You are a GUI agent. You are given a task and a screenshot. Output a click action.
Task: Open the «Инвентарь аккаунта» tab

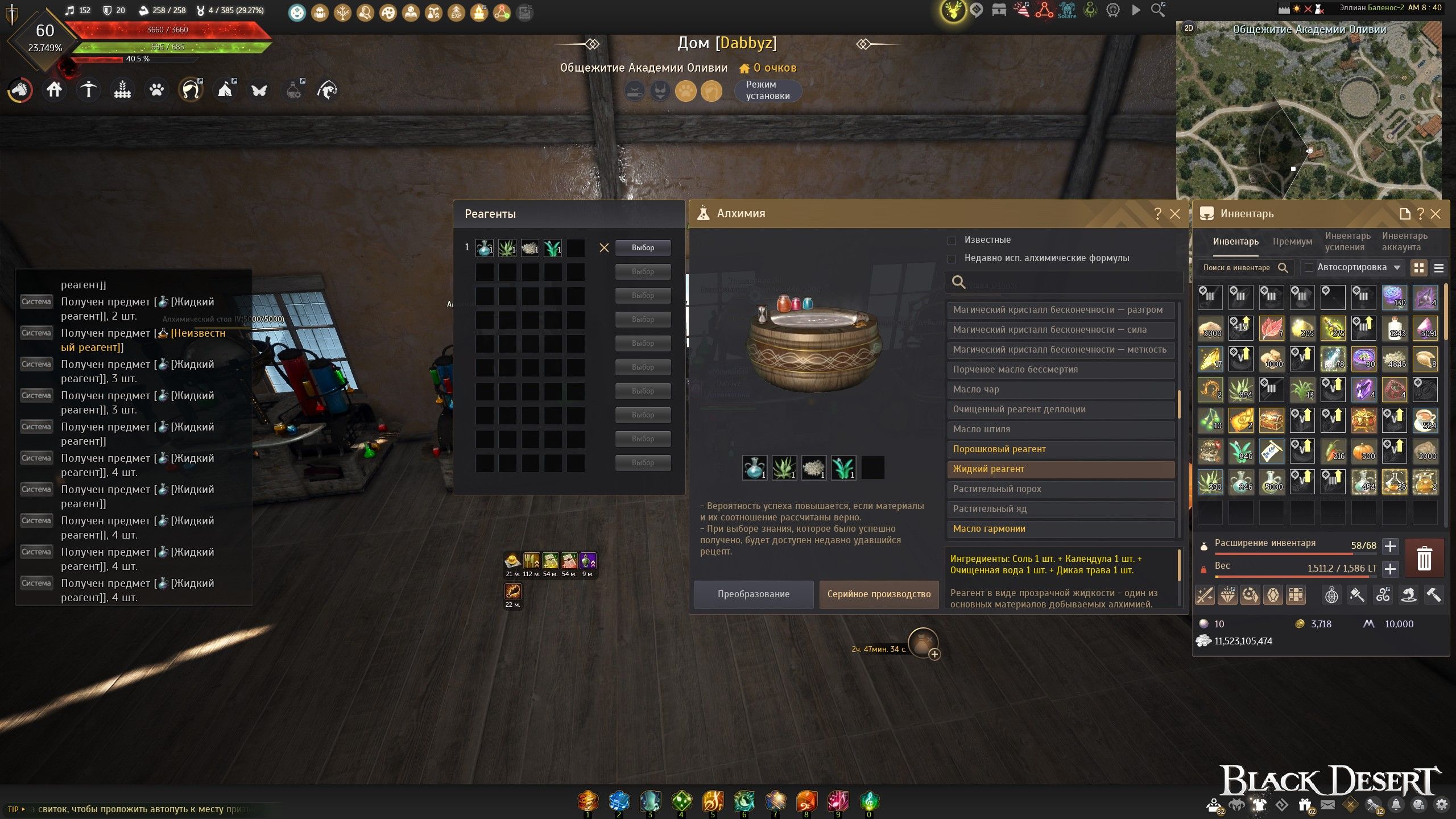[1404, 242]
